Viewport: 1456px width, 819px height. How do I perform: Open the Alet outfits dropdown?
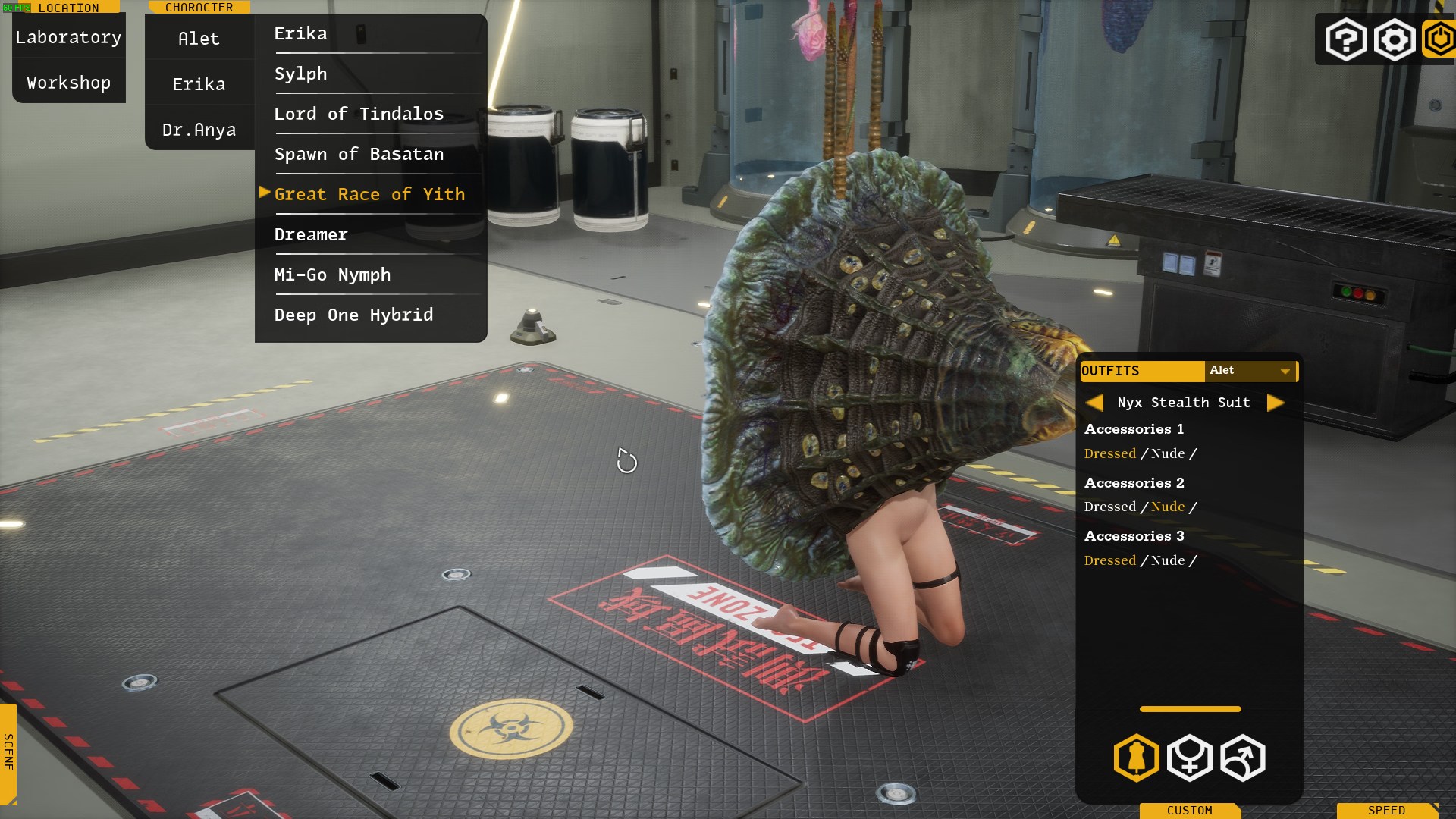[1250, 371]
